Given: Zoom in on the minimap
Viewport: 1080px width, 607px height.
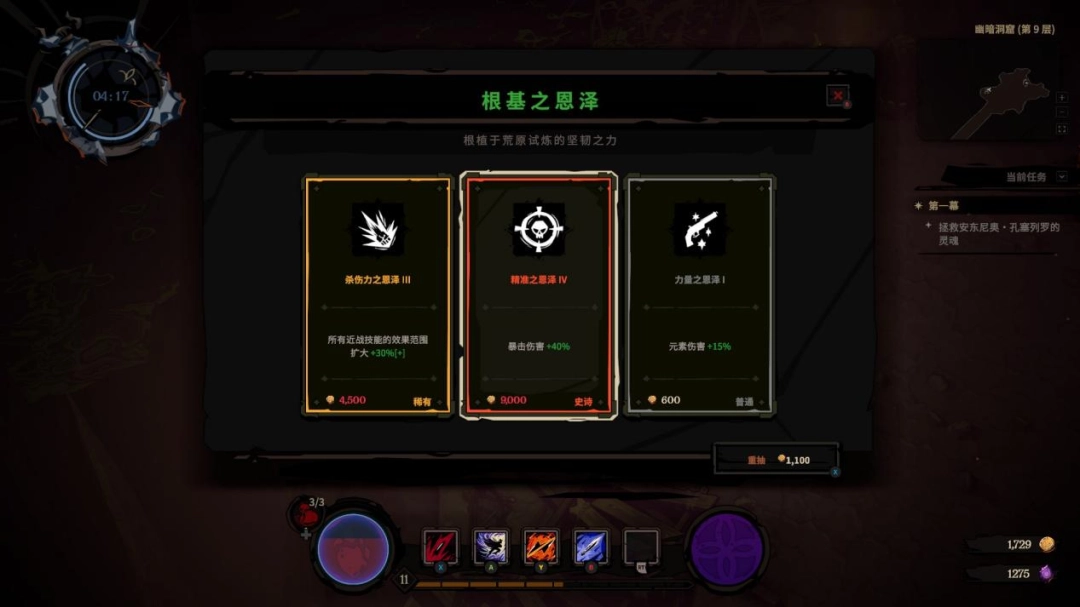Looking at the screenshot, I should tap(1062, 98).
